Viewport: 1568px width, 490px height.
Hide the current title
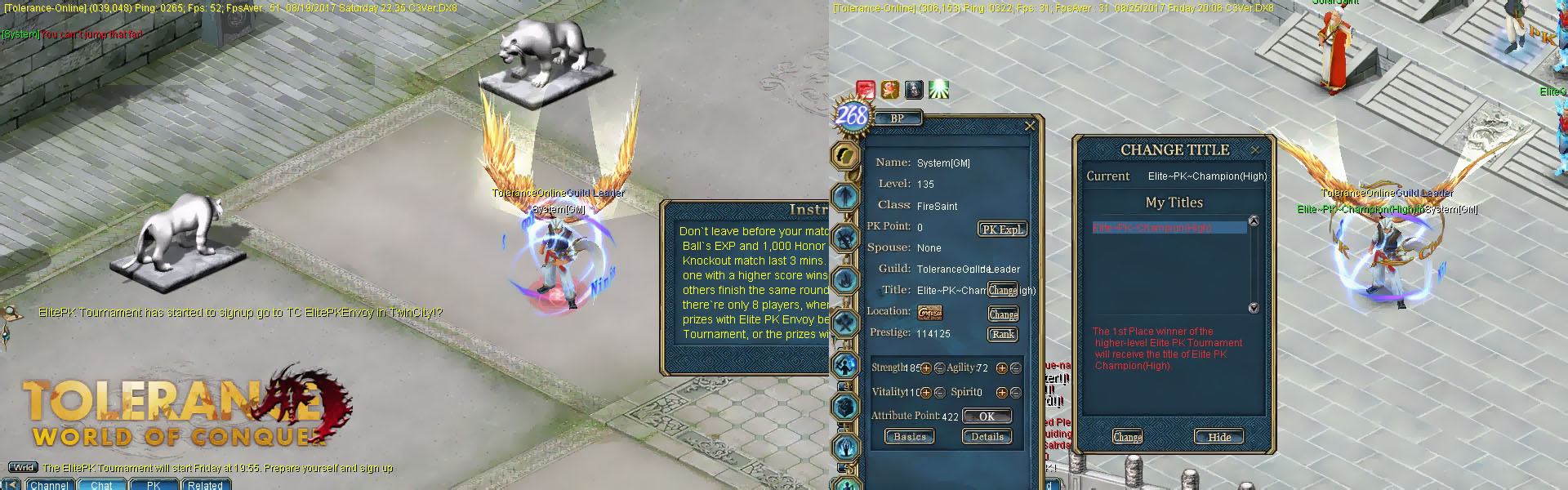click(1218, 437)
